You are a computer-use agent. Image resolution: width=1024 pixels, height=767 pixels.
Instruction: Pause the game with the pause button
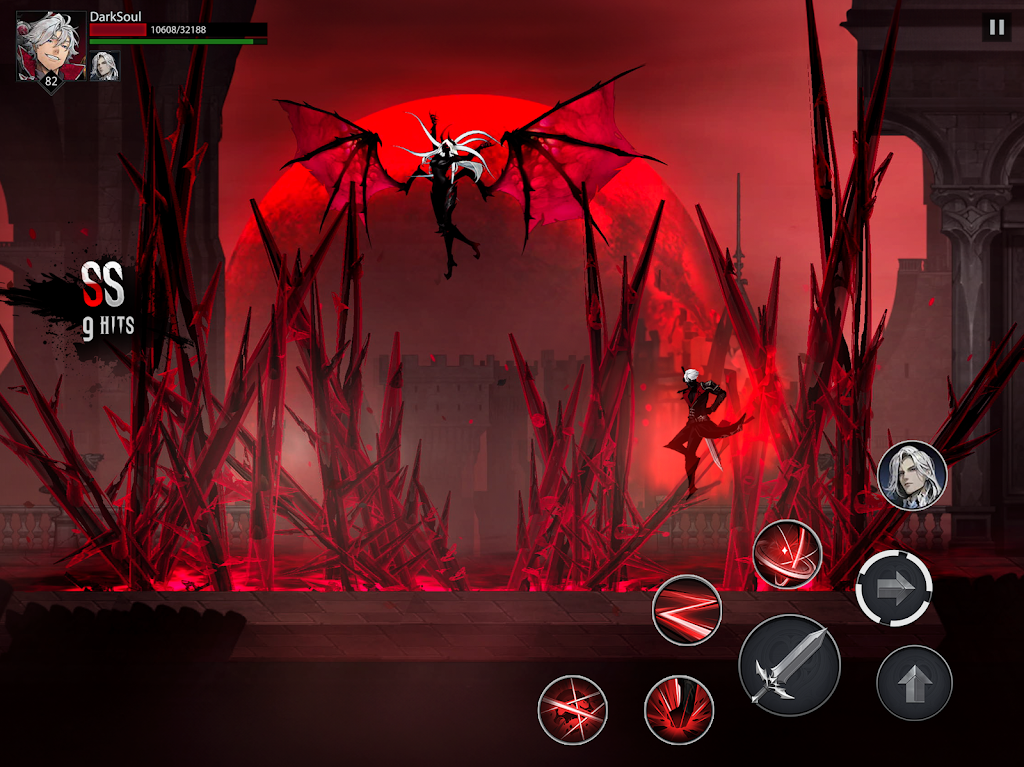pyautogui.click(x=996, y=27)
